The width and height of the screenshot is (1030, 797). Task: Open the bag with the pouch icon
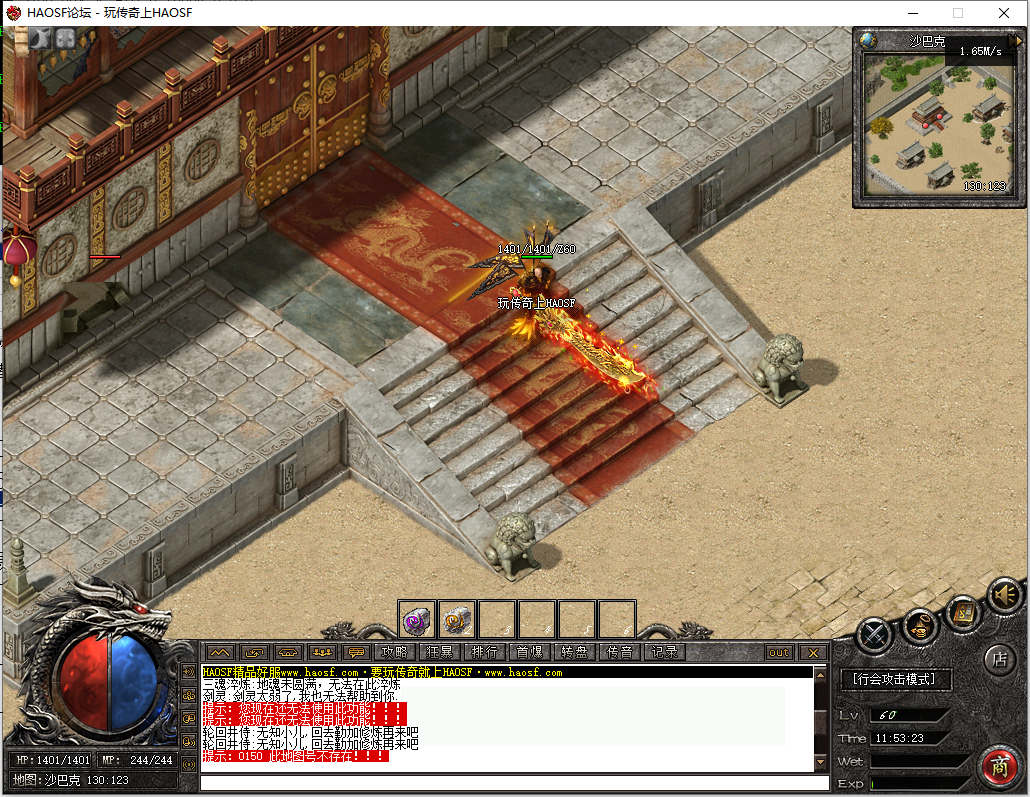[x=920, y=627]
